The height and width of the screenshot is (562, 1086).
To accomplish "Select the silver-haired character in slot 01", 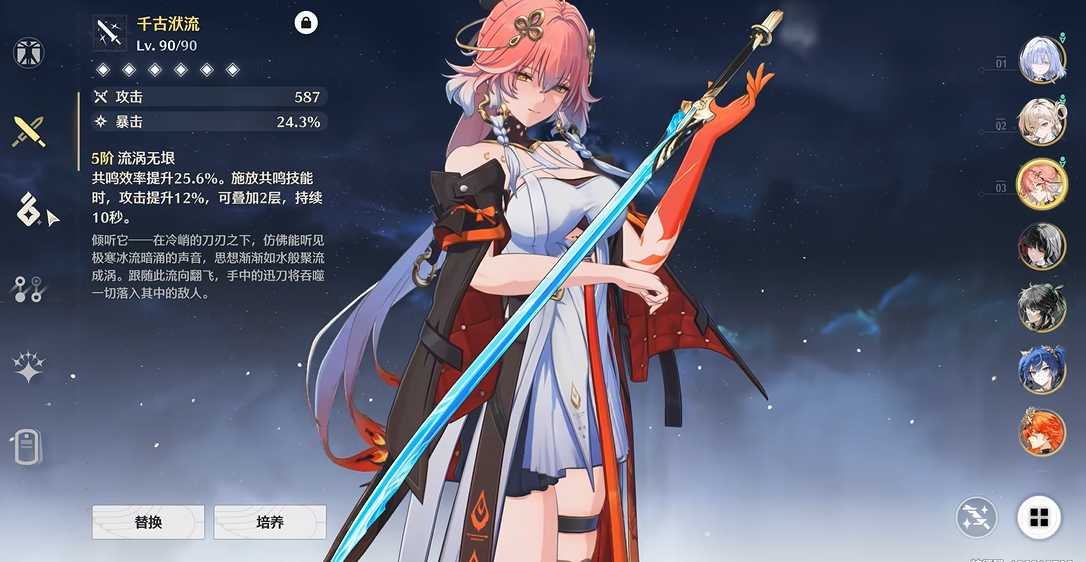I will click(1042, 60).
